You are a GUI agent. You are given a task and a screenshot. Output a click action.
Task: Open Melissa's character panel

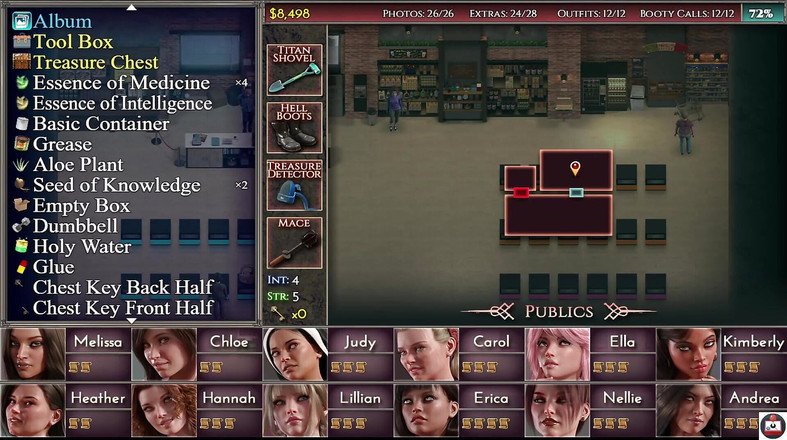click(x=65, y=354)
